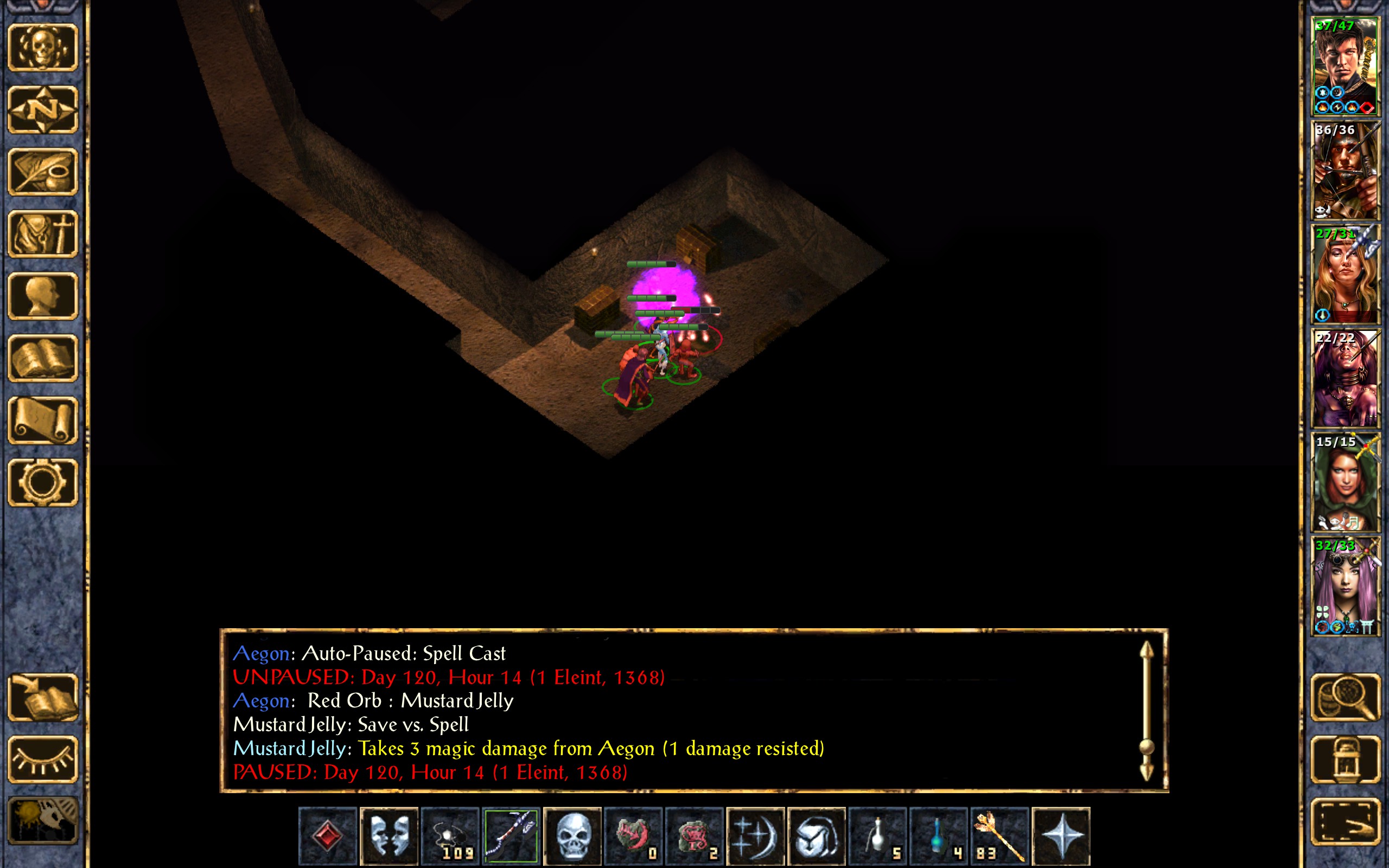
Task: Select the pink-haired portrait with 32/33 HP
Action: click(1345, 586)
